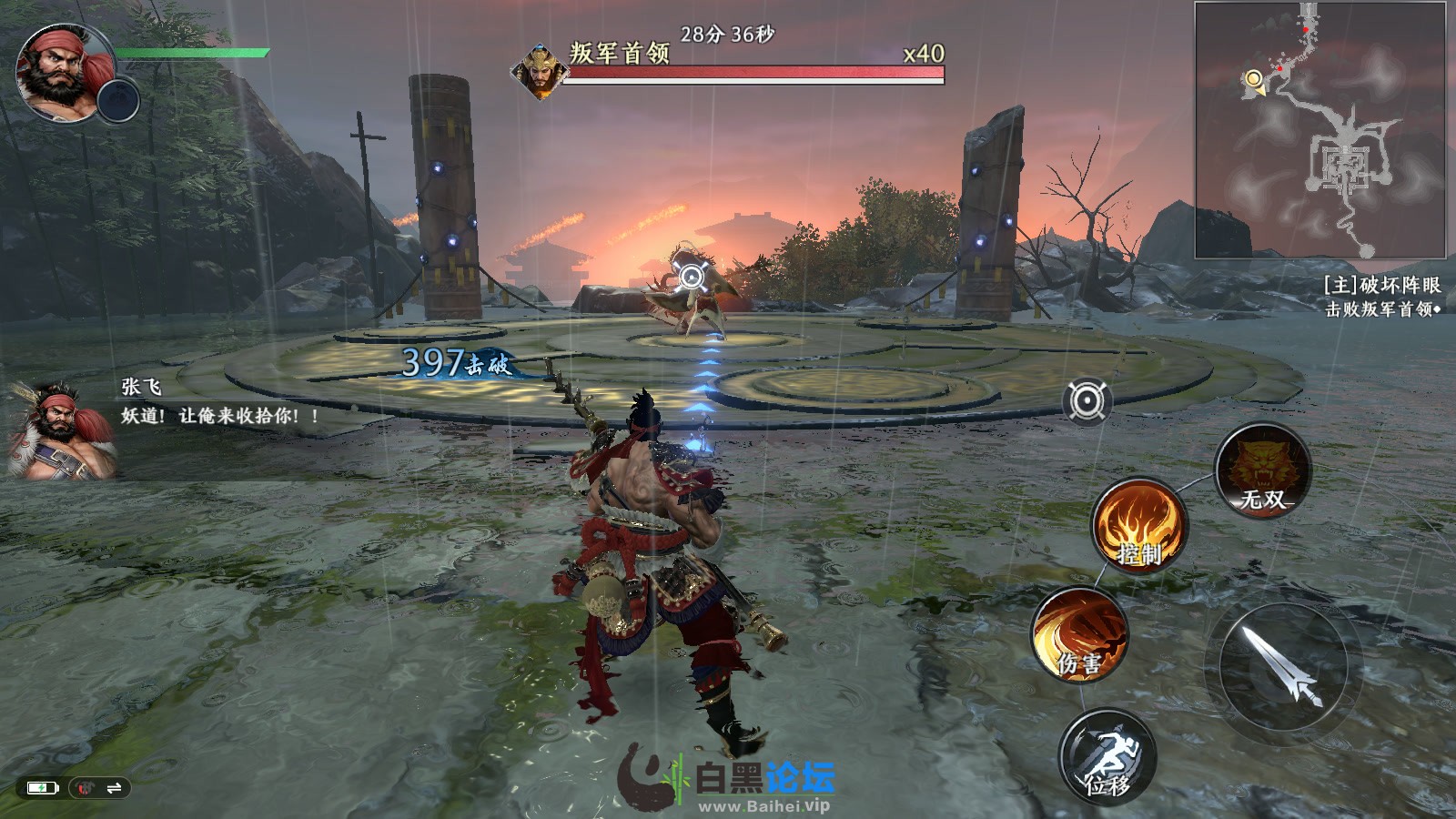
Task: Click the rebel leader boss portrait
Action: tap(540, 71)
